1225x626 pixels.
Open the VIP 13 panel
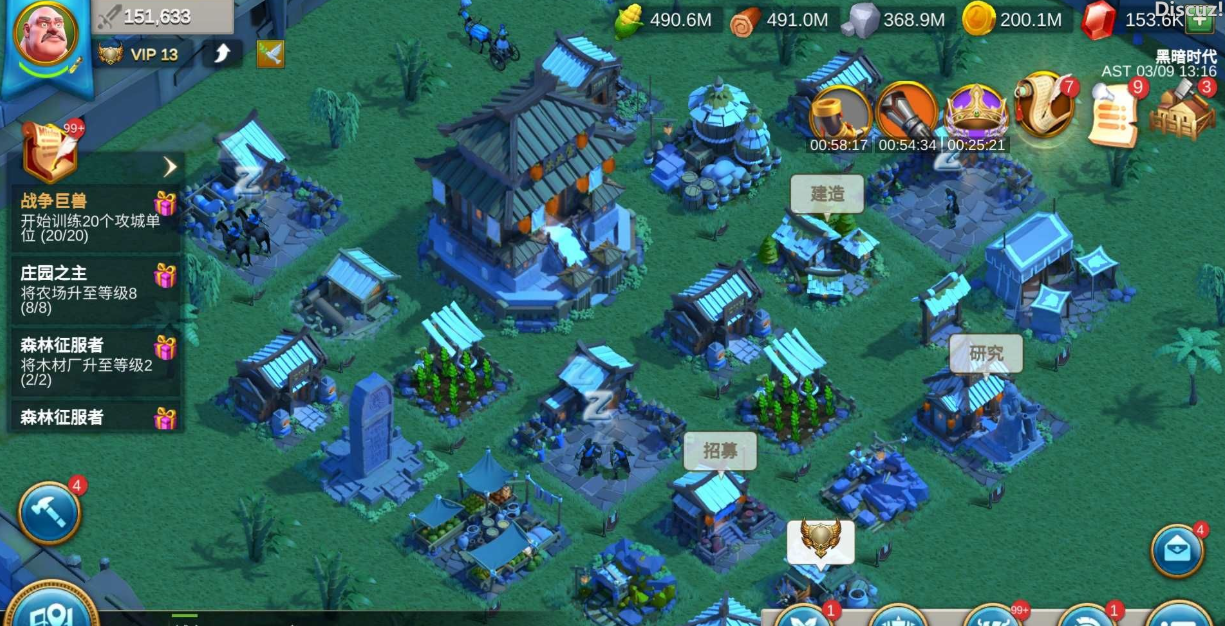pyautogui.click(x=140, y=54)
